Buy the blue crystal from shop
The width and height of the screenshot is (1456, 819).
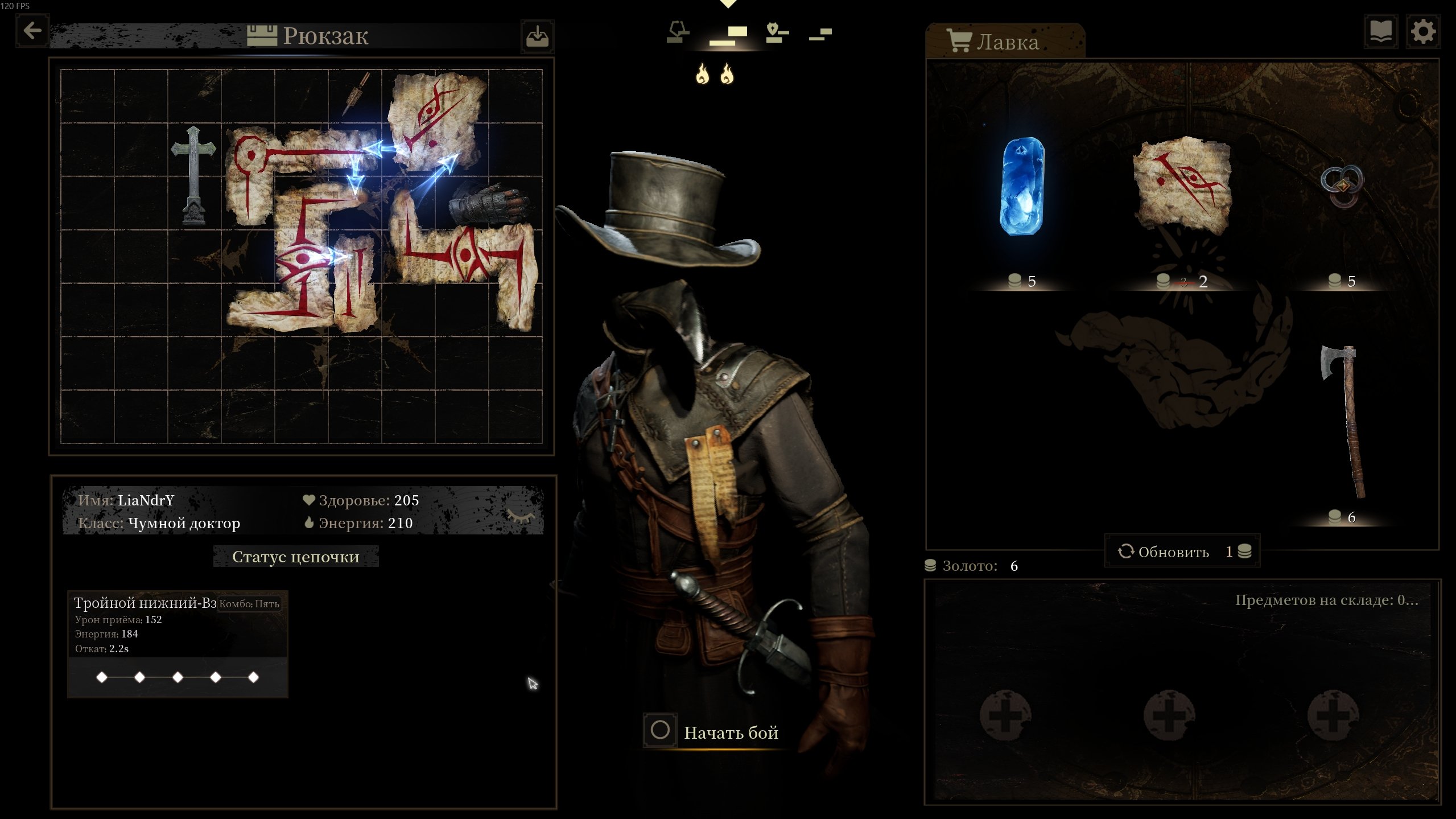[x=1022, y=187]
